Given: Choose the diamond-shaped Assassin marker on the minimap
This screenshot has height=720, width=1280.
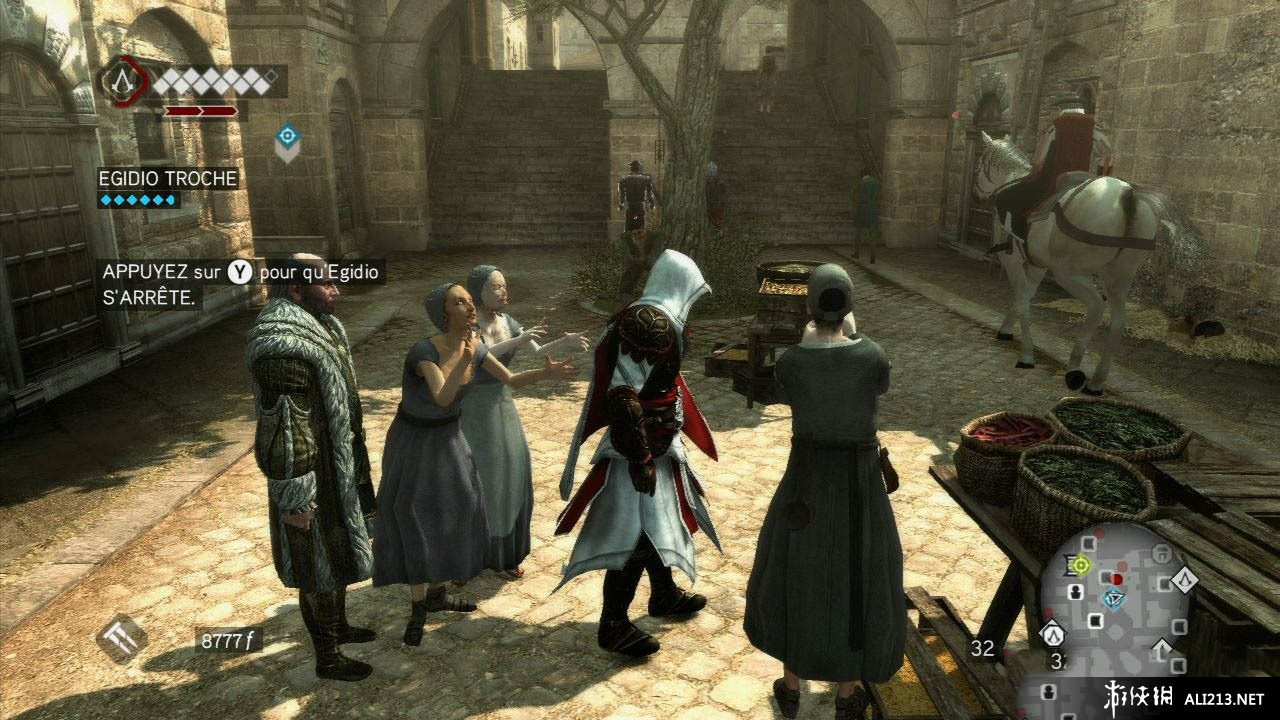Looking at the screenshot, I should pyautogui.click(x=1184, y=579).
